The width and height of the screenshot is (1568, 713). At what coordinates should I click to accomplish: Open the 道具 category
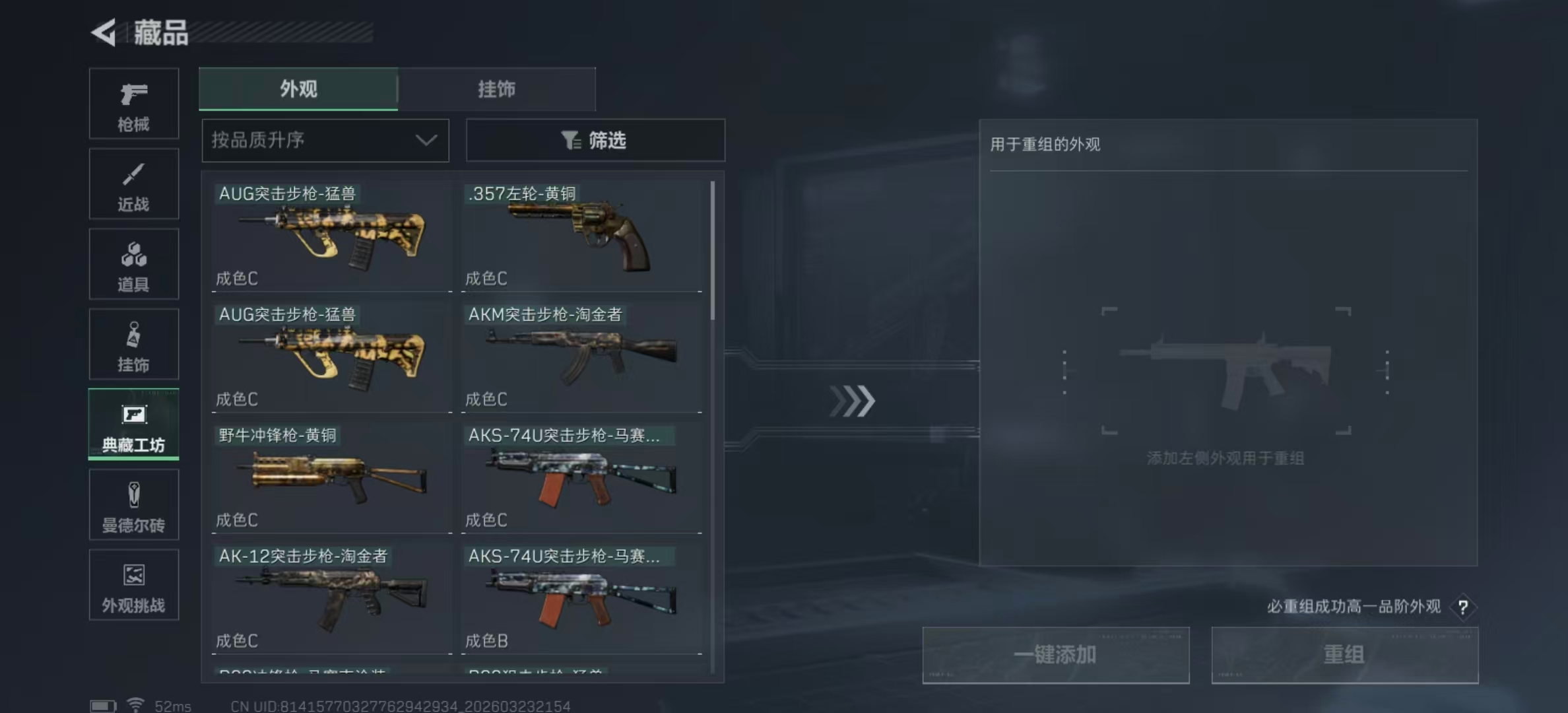tap(133, 263)
